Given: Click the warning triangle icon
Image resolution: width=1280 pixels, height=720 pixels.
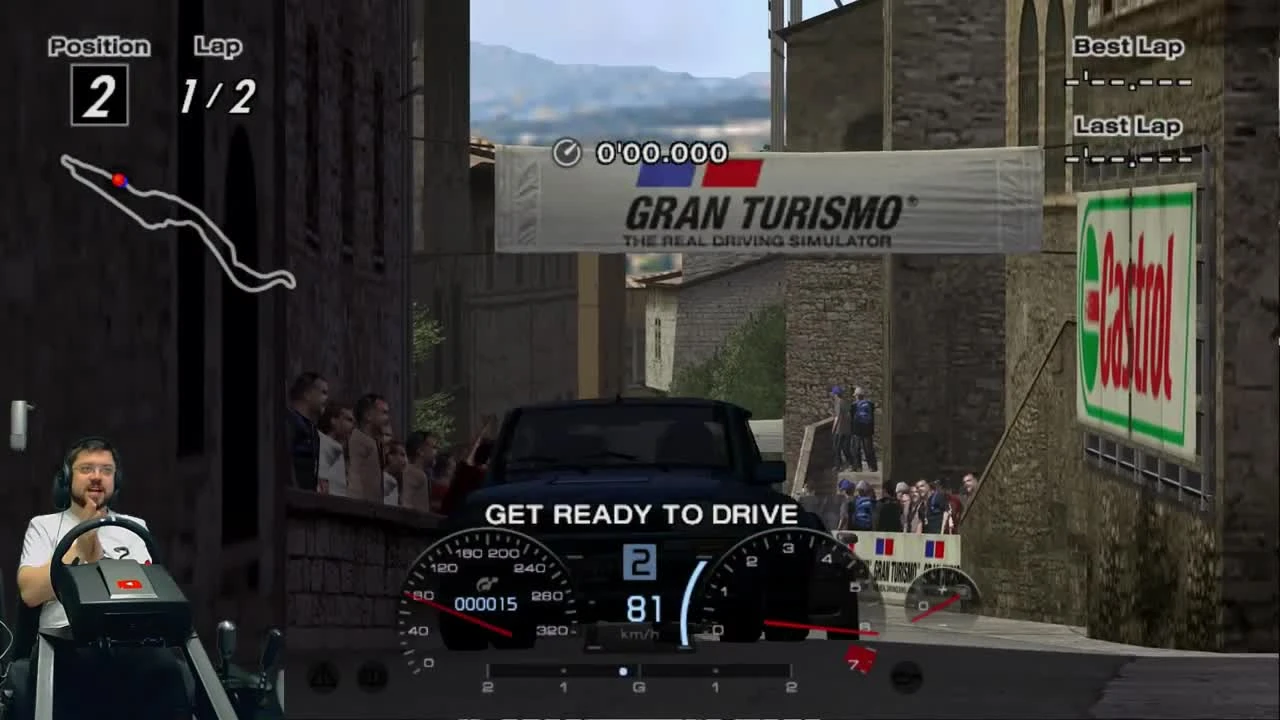Looking at the screenshot, I should (x=322, y=677).
